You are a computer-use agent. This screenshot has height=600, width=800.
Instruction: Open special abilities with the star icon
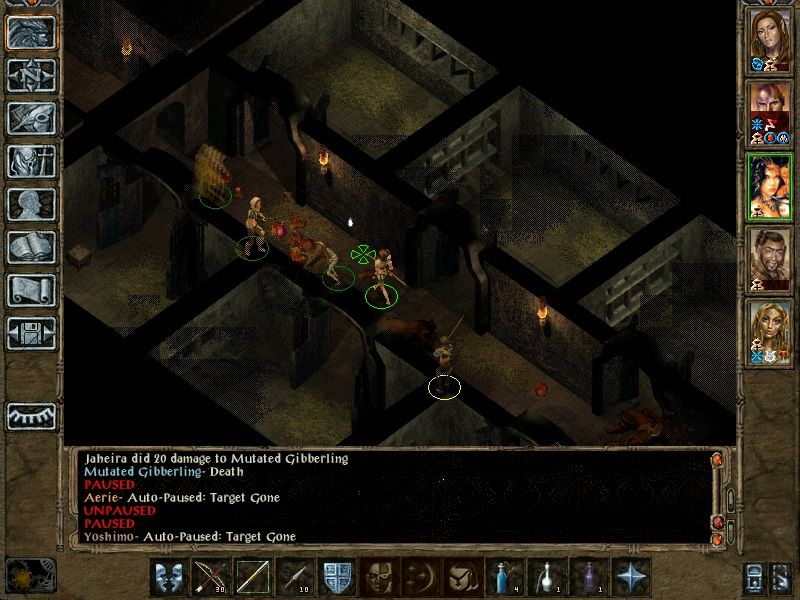[630, 578]
